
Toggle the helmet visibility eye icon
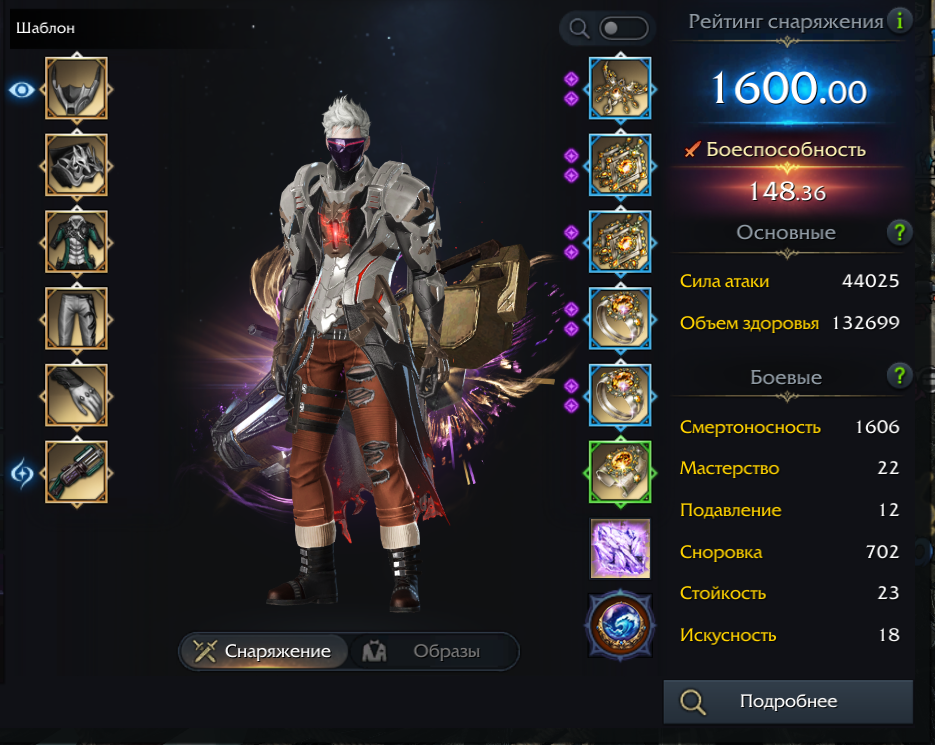[22, 90]
